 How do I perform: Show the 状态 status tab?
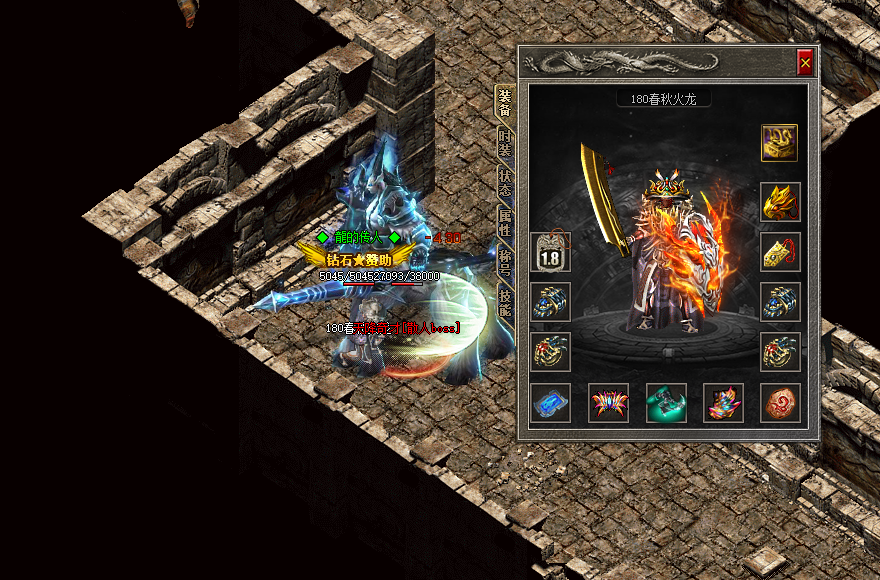(506, 182)
